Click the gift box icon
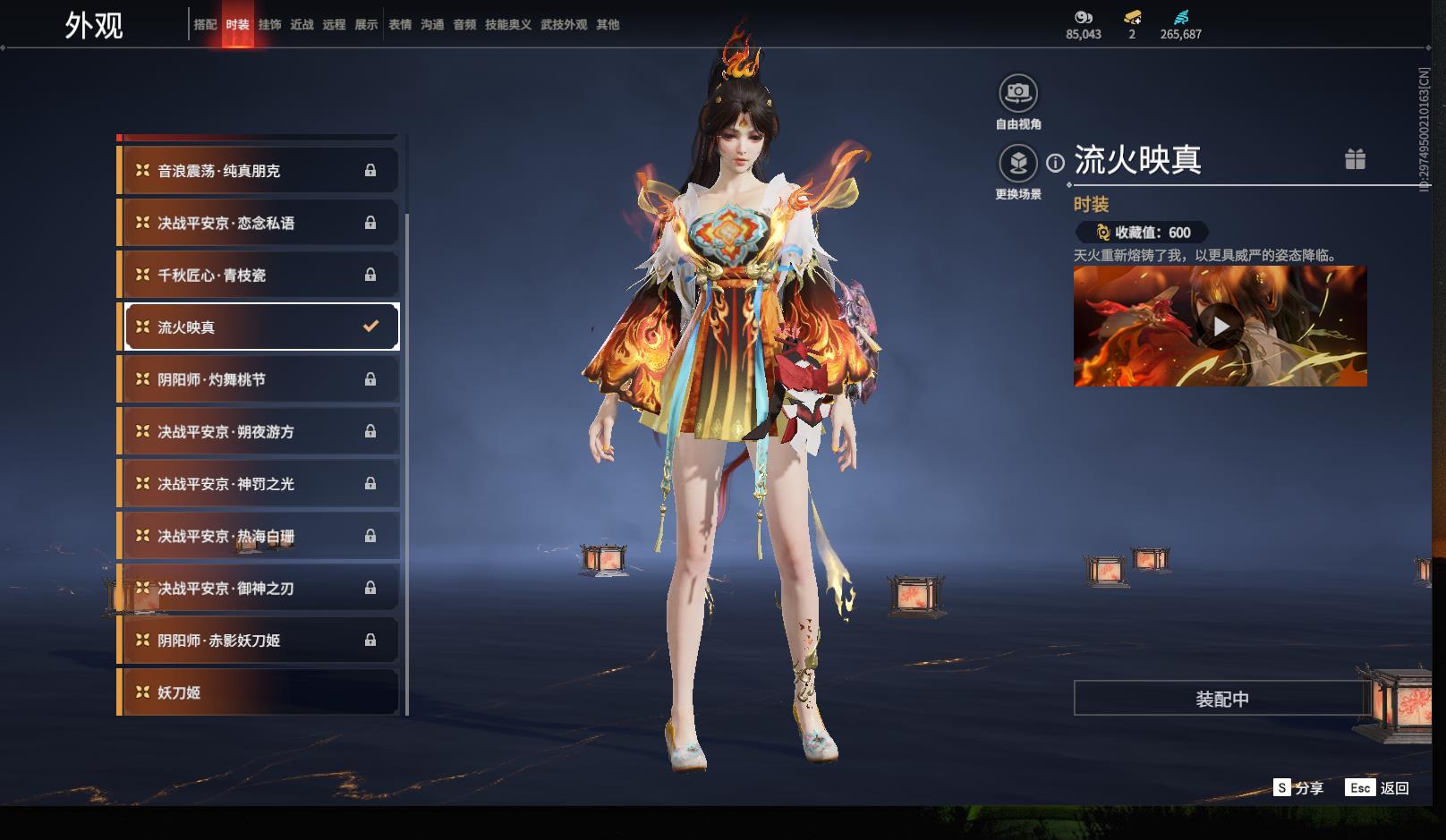 1355,159
